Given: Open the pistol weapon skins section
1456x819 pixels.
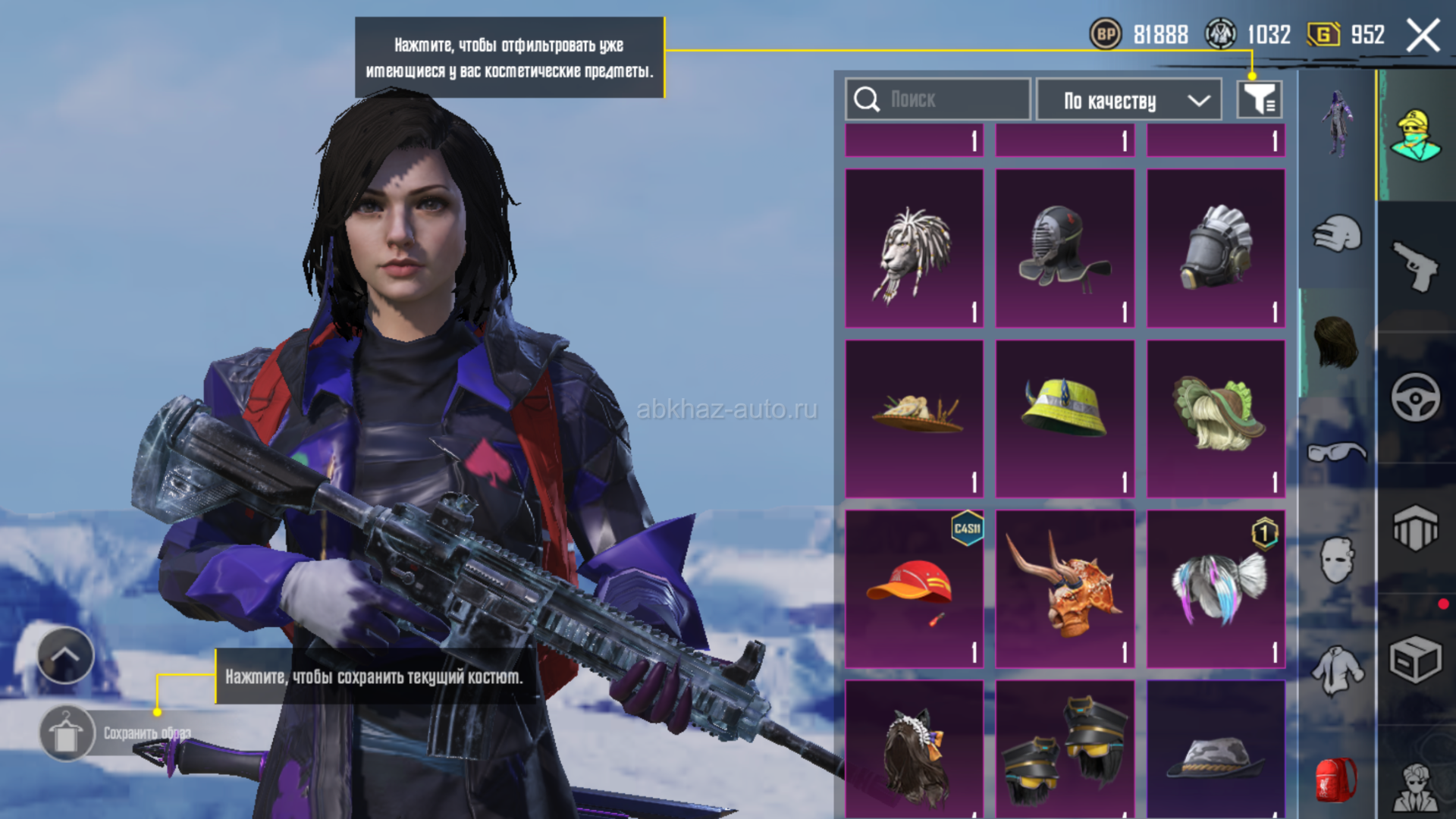Looking at the screenshot, I should 1415,265.
